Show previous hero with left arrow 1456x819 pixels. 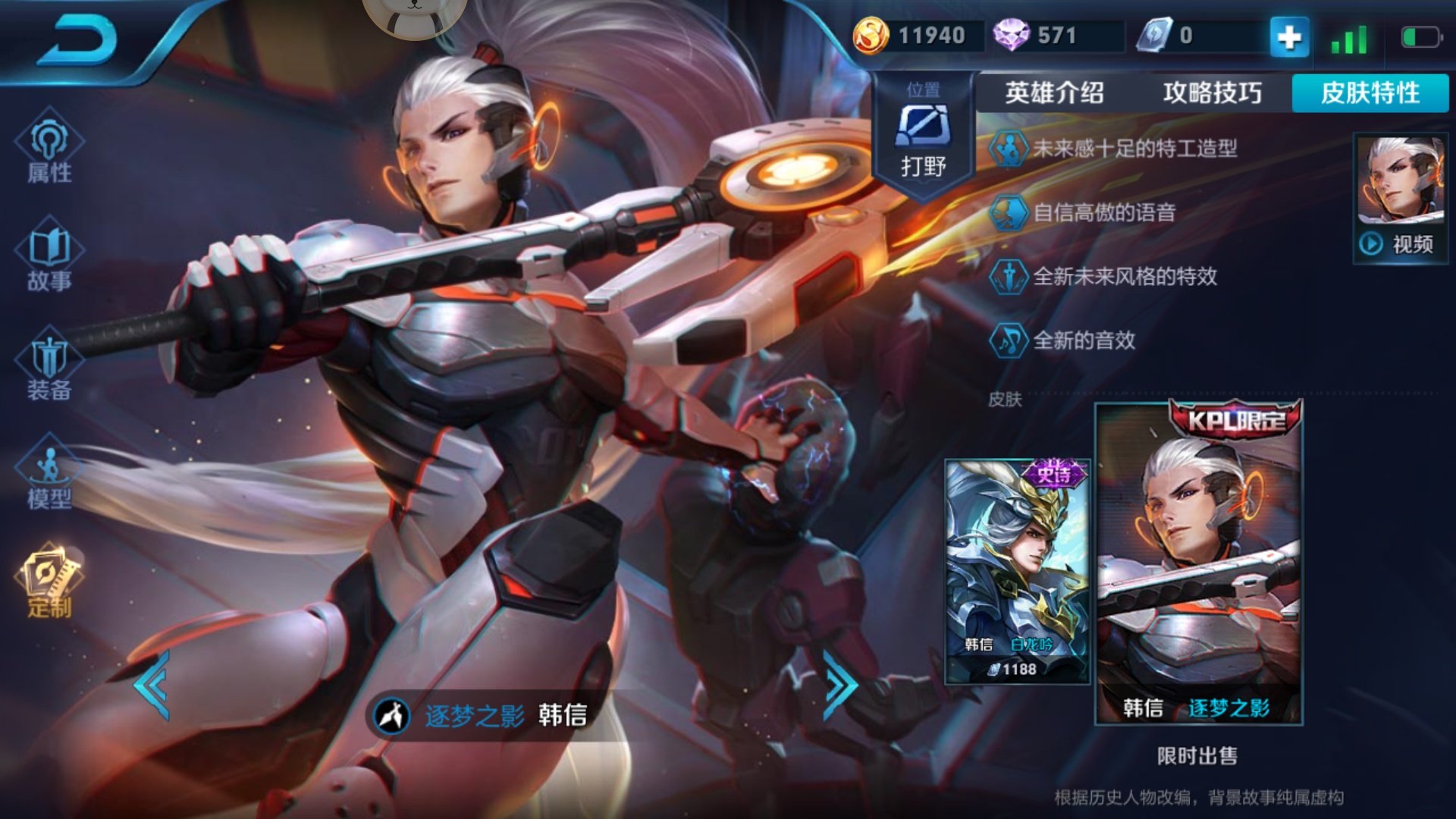tap(152, 685)
